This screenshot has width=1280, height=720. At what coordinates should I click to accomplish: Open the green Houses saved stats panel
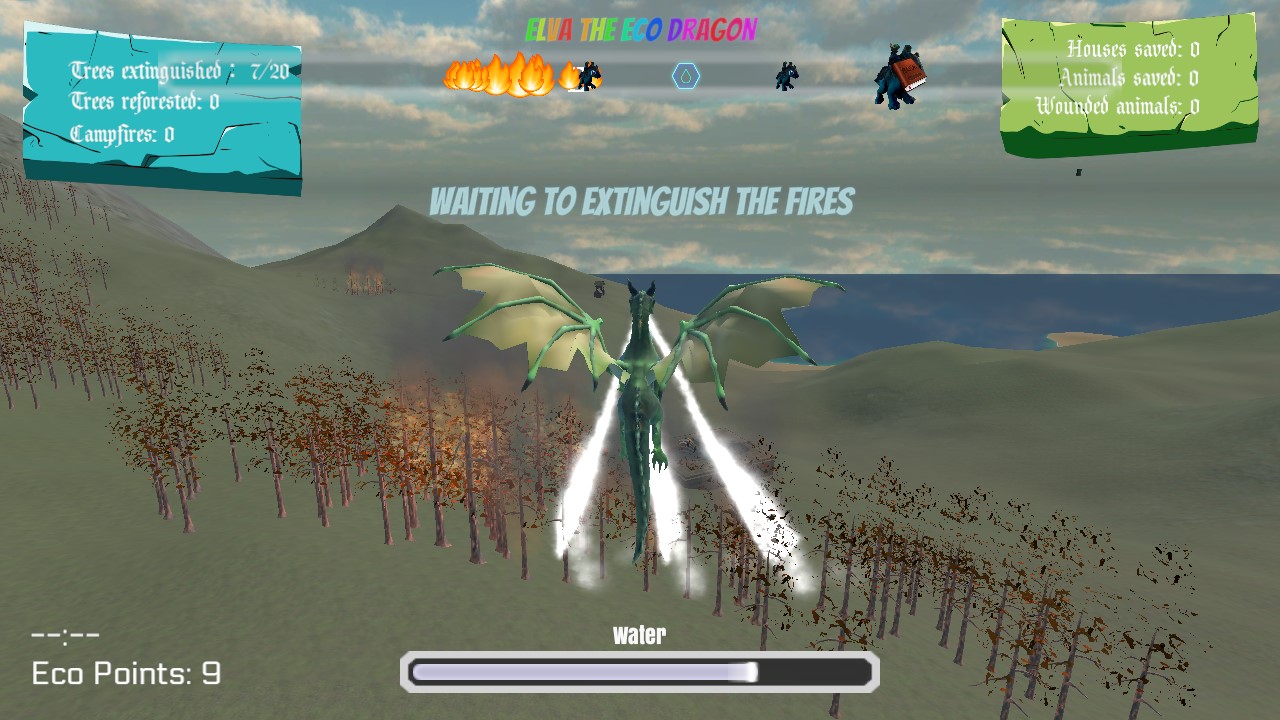point(1129,85)
